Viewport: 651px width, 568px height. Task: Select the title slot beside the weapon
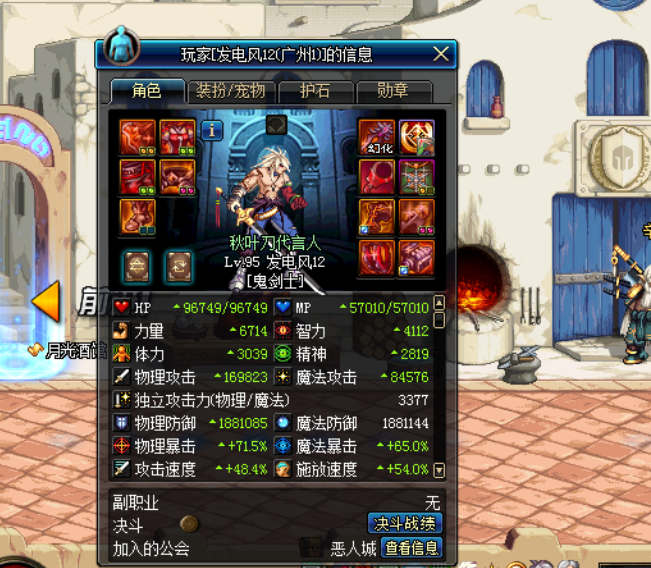tap(417, 138)
